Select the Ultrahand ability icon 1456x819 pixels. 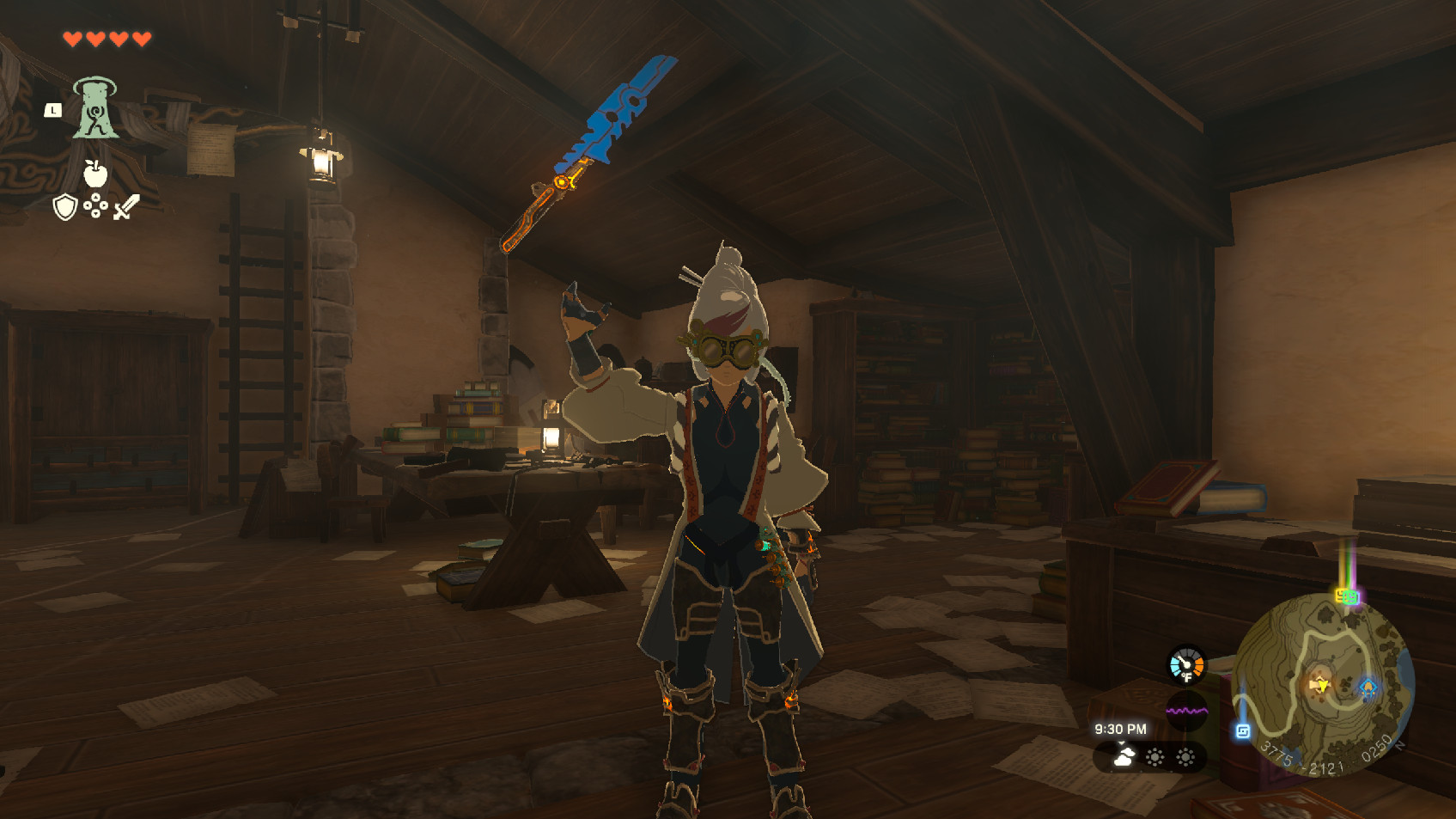96,111
